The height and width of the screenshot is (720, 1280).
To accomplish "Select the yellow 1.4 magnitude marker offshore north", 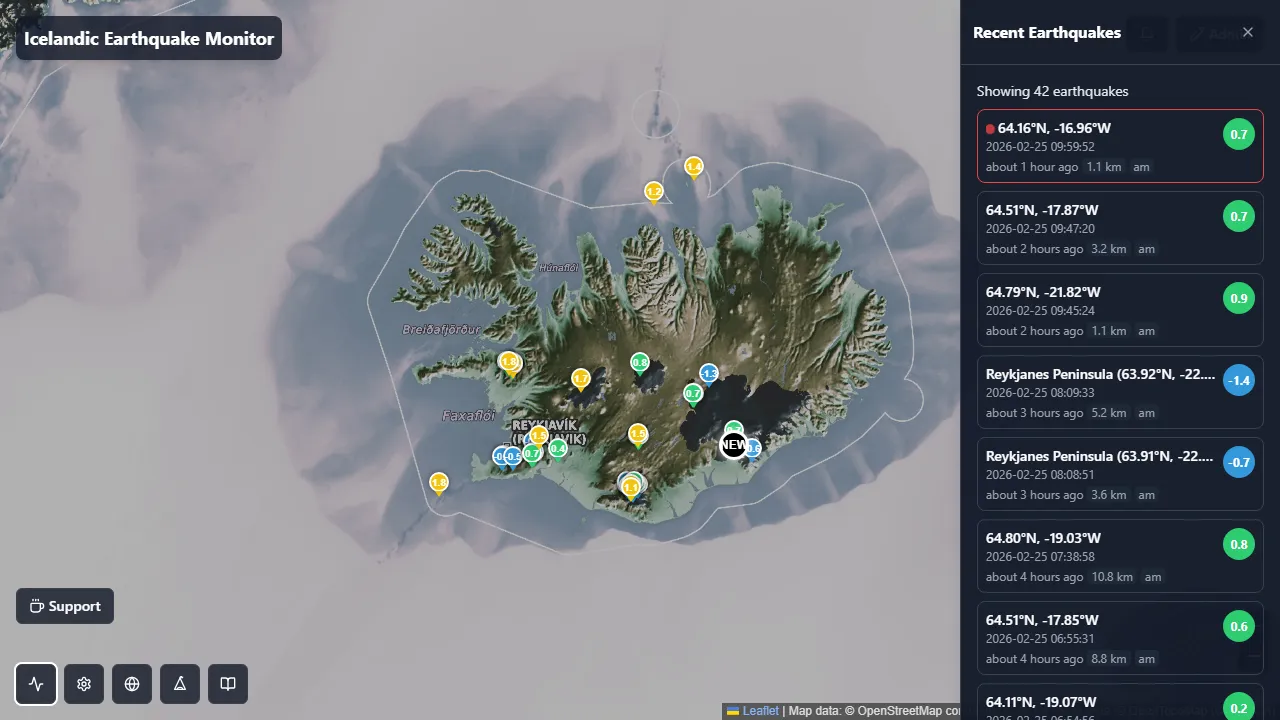I will (693, 167).
